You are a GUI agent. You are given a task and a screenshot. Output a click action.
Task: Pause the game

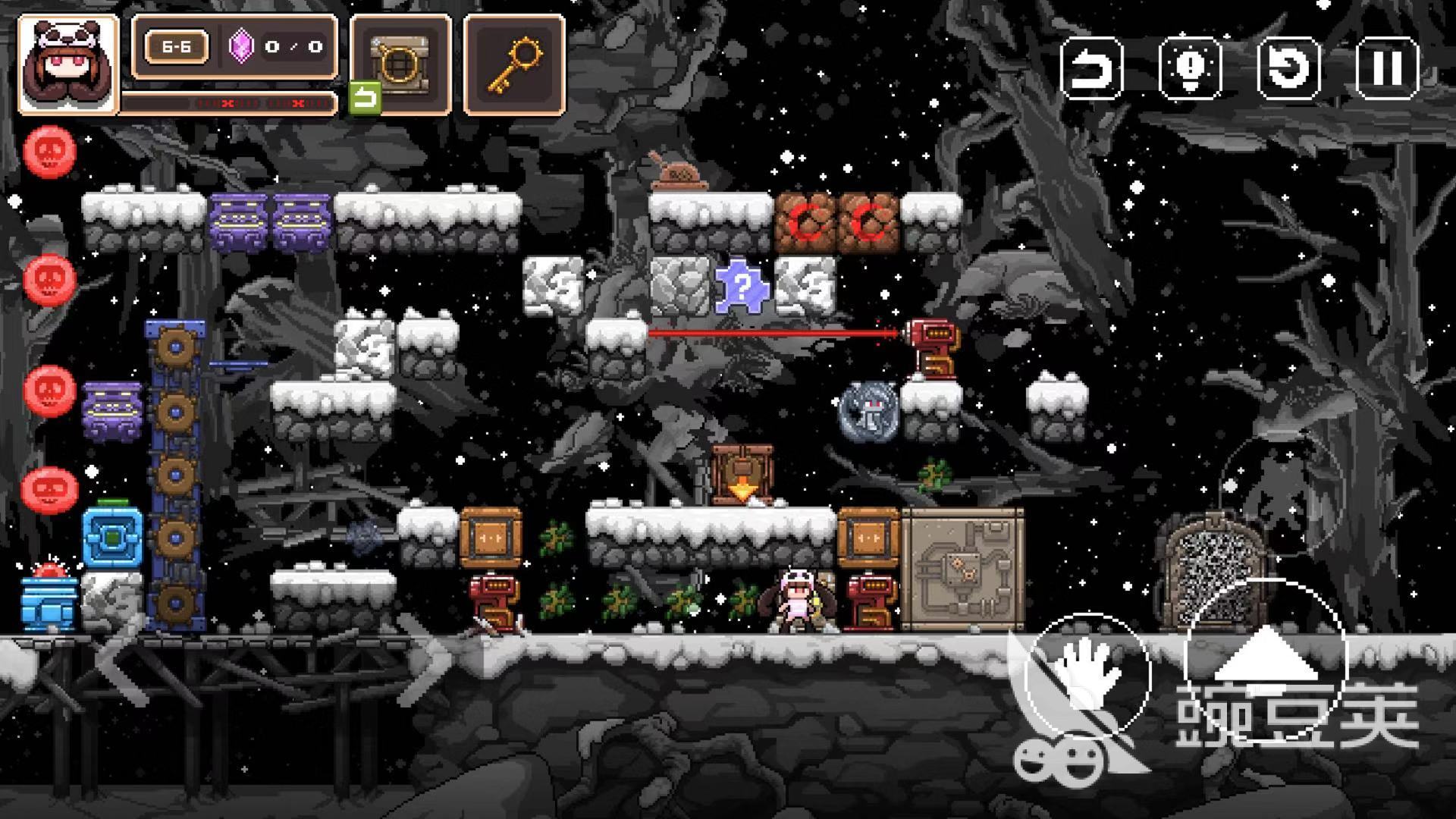1387,68
